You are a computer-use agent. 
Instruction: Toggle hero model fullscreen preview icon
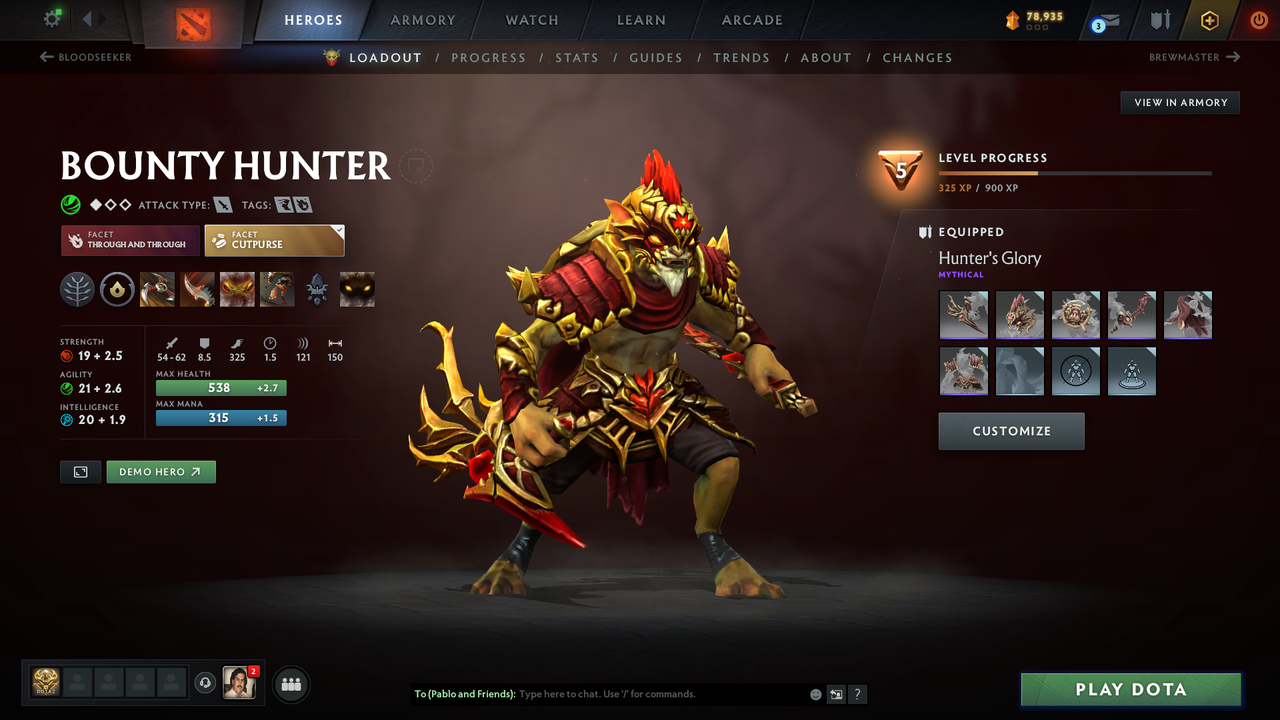coord(80,471)
